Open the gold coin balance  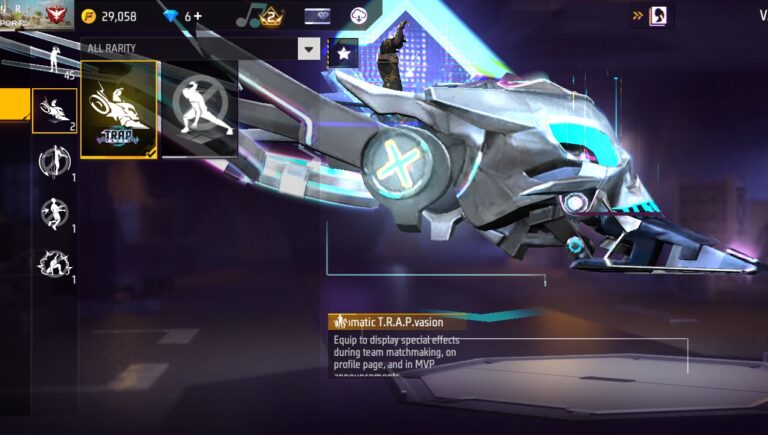[110, 16]
